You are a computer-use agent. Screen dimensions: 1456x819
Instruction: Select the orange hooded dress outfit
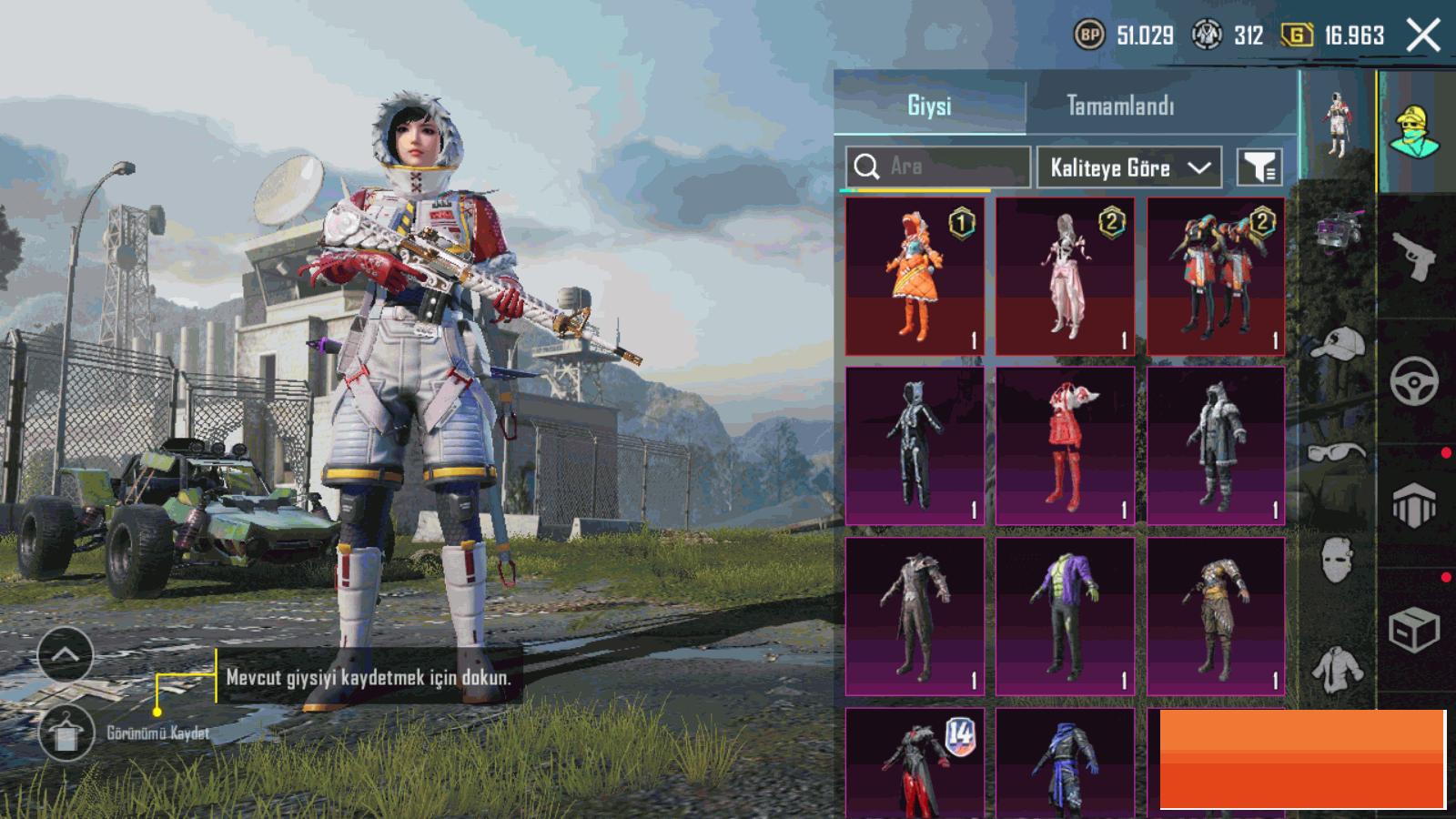pyautogui.click(x=915, y=277)
